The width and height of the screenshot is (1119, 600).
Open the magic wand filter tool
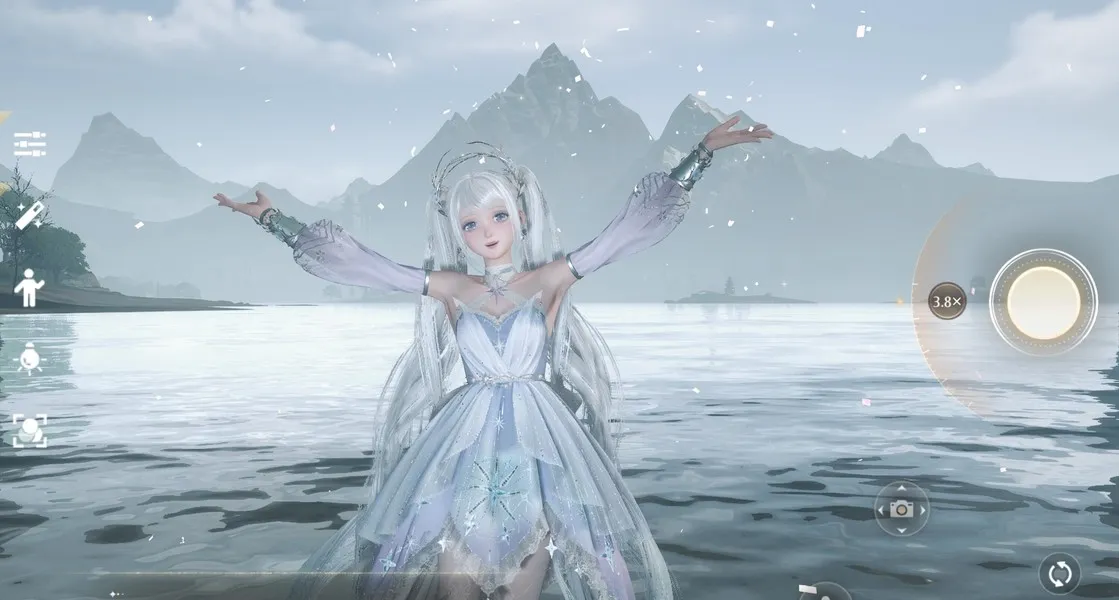pyautogui.click(x=30, y=215)
